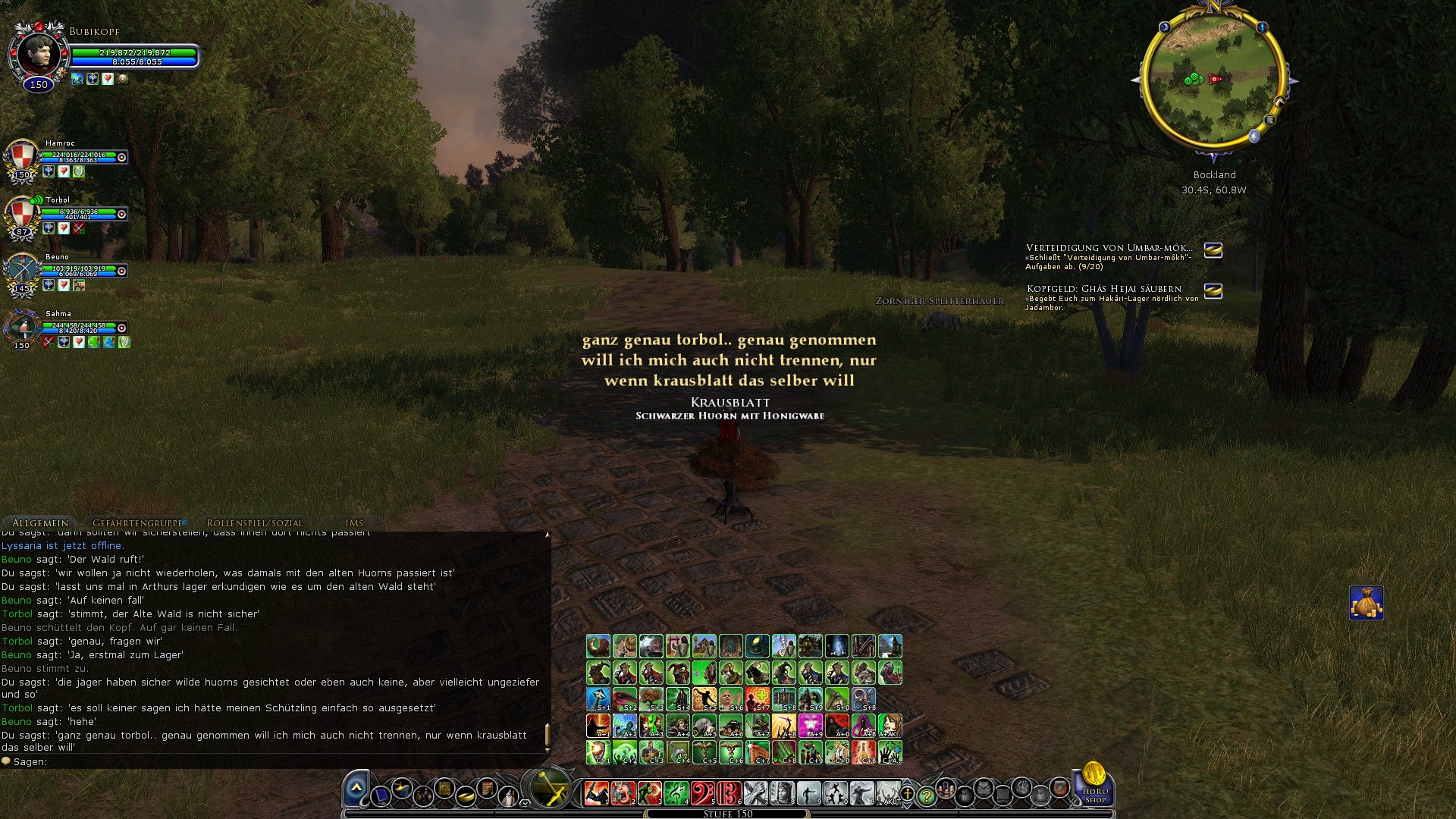The image size is (1456, 819).
Task: Click the small chevron under the toolbar menu icons
Action: [524, 803]
